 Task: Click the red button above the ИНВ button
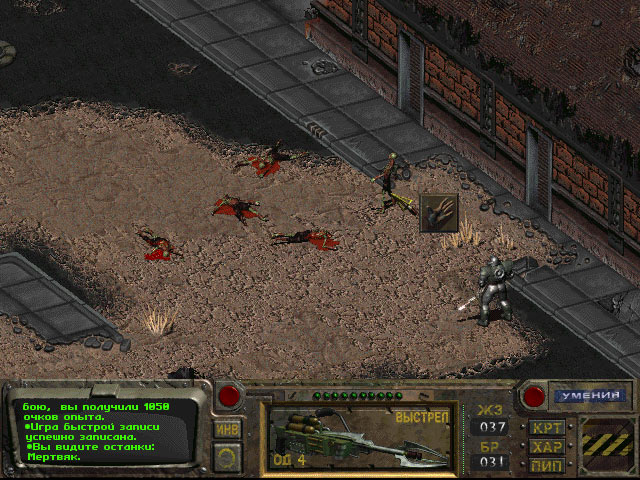point(229,394)
